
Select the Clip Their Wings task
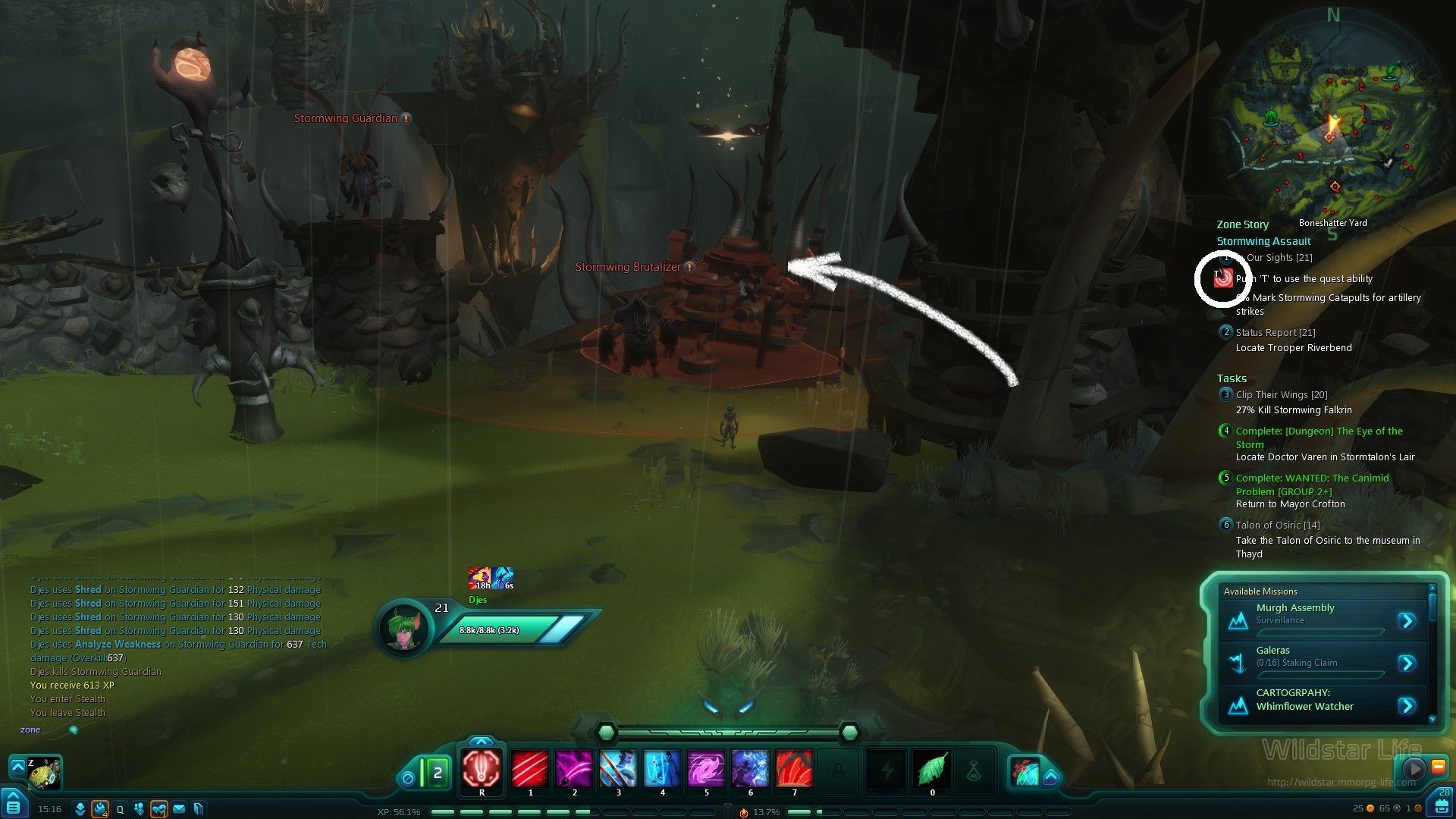(x=1281, y=394)
